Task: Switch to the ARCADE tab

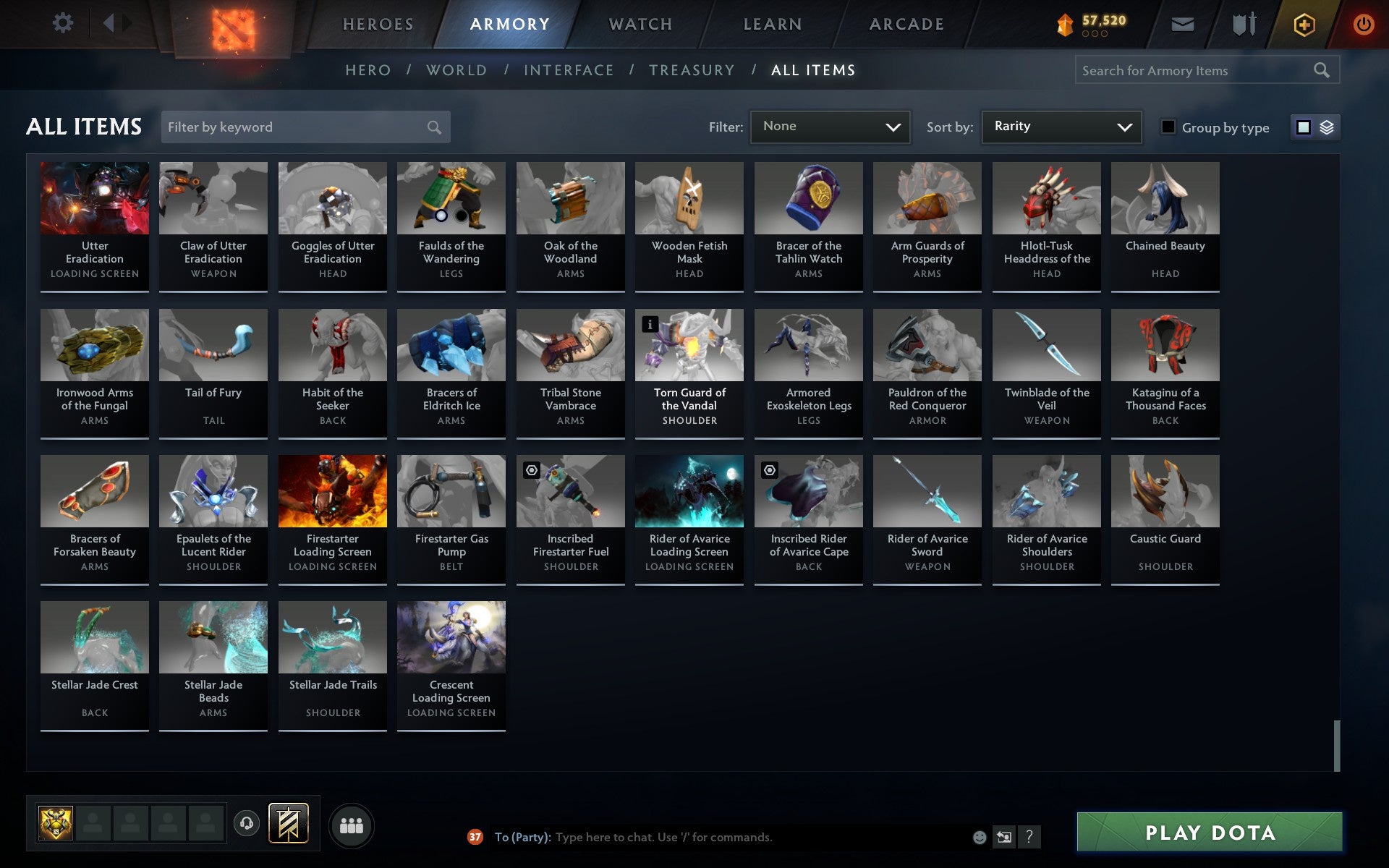Action: pos(906,23)
